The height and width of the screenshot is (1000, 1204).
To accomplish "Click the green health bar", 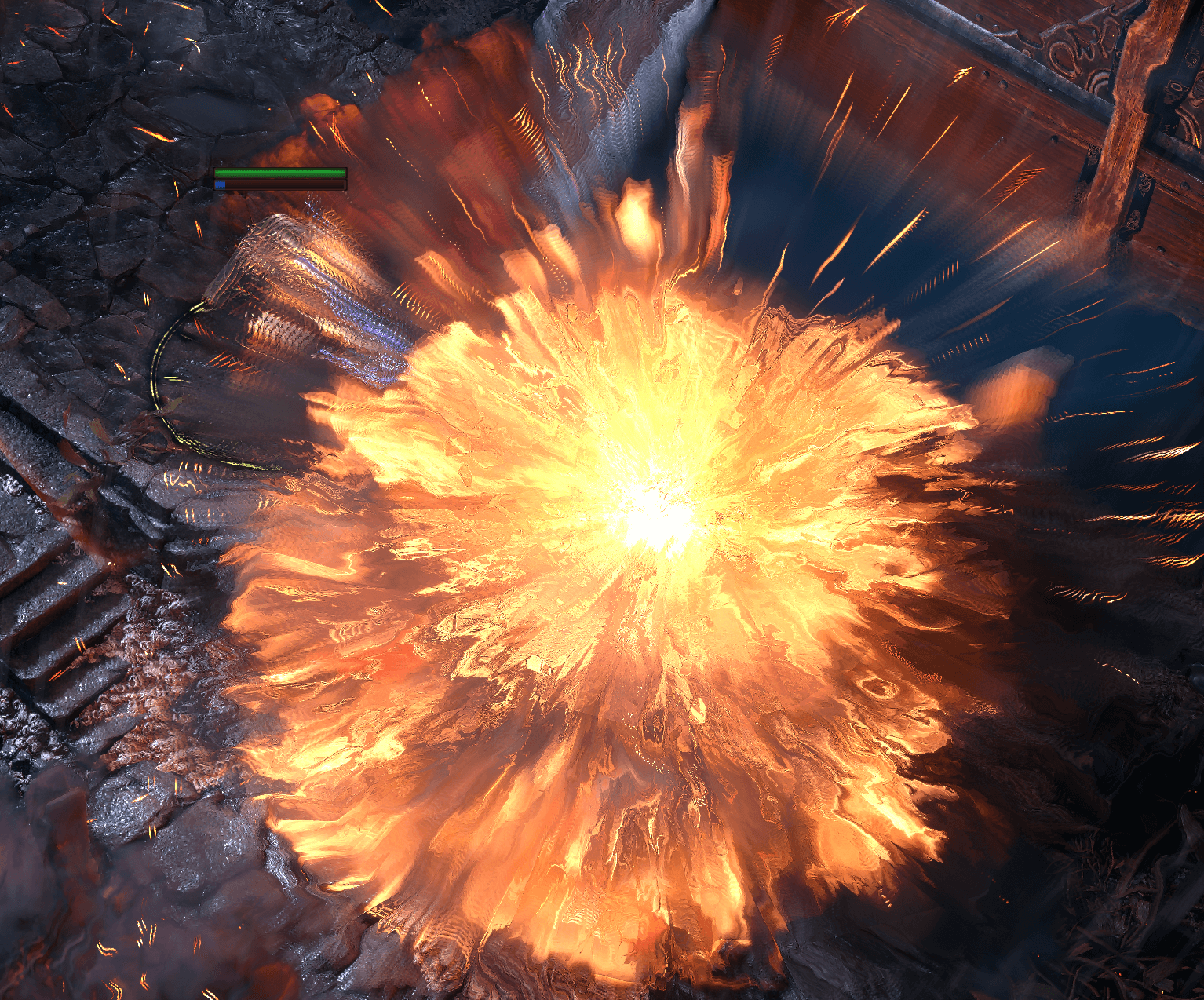I will point(279,173).
